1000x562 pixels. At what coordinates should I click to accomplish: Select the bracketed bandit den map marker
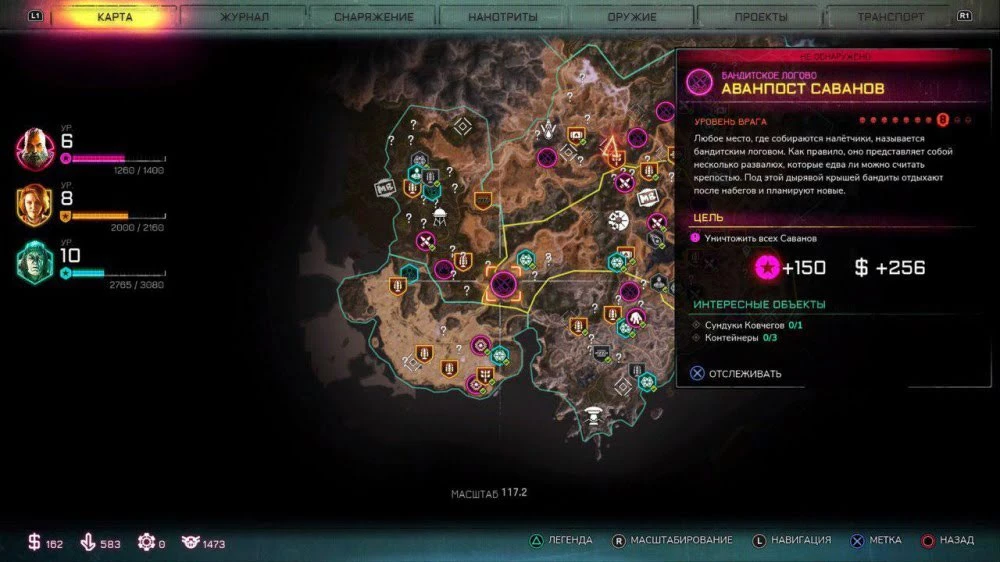click(502, 285)
